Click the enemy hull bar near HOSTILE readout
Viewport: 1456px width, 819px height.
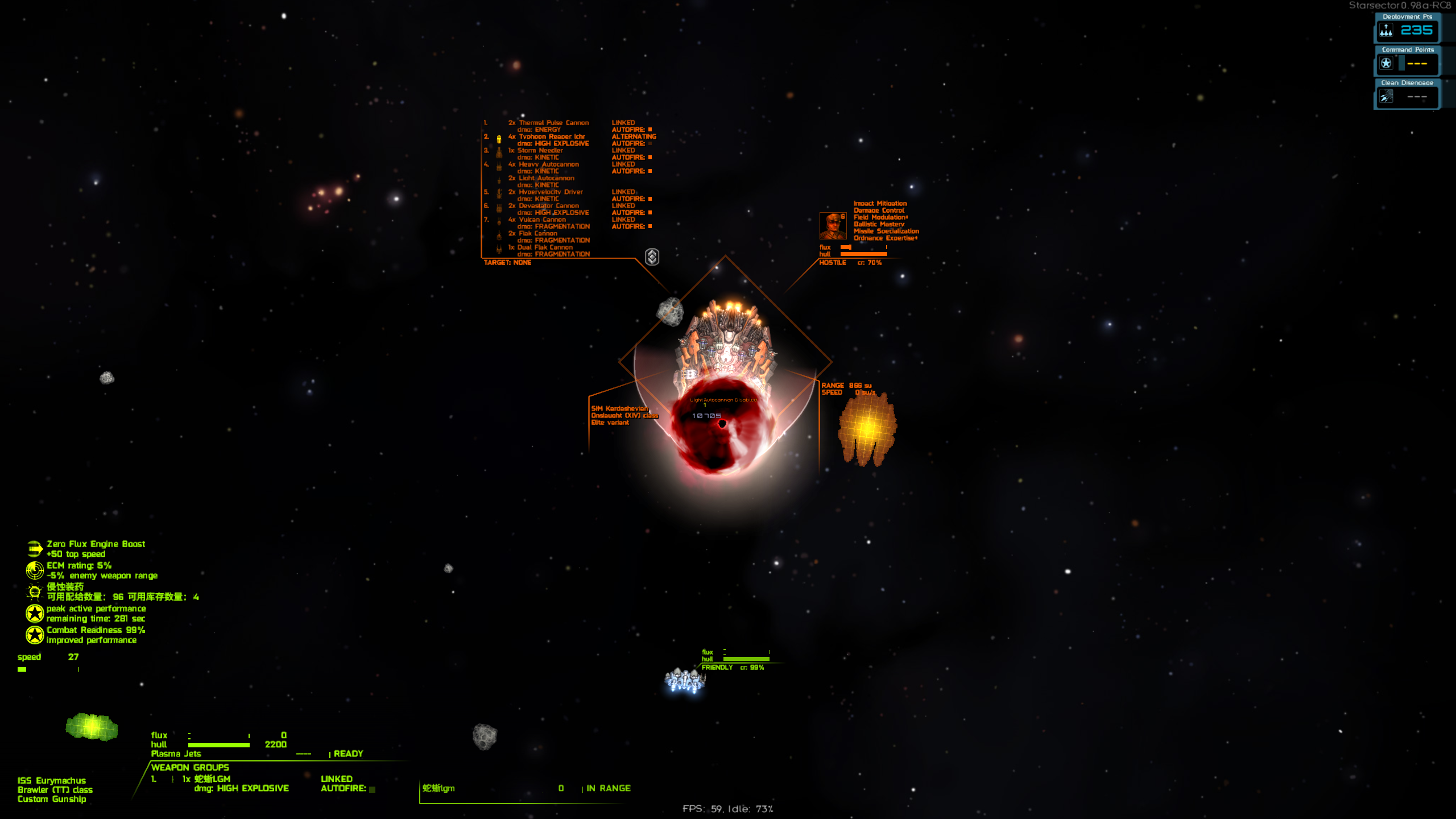tap(863, 255)
